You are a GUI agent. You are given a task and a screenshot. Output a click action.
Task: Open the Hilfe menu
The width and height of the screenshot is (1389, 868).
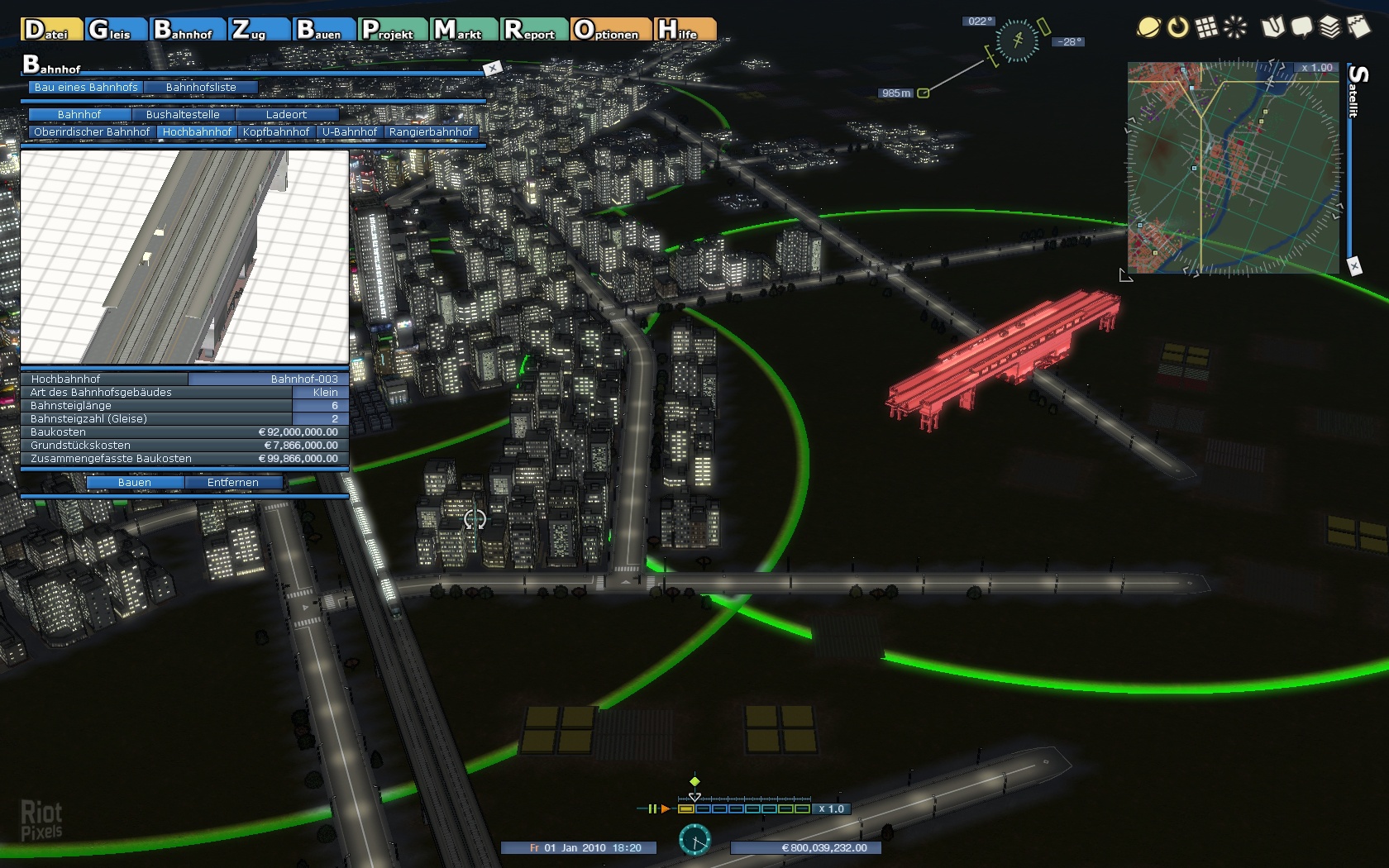pyautogui.click(x=685, y=30)
